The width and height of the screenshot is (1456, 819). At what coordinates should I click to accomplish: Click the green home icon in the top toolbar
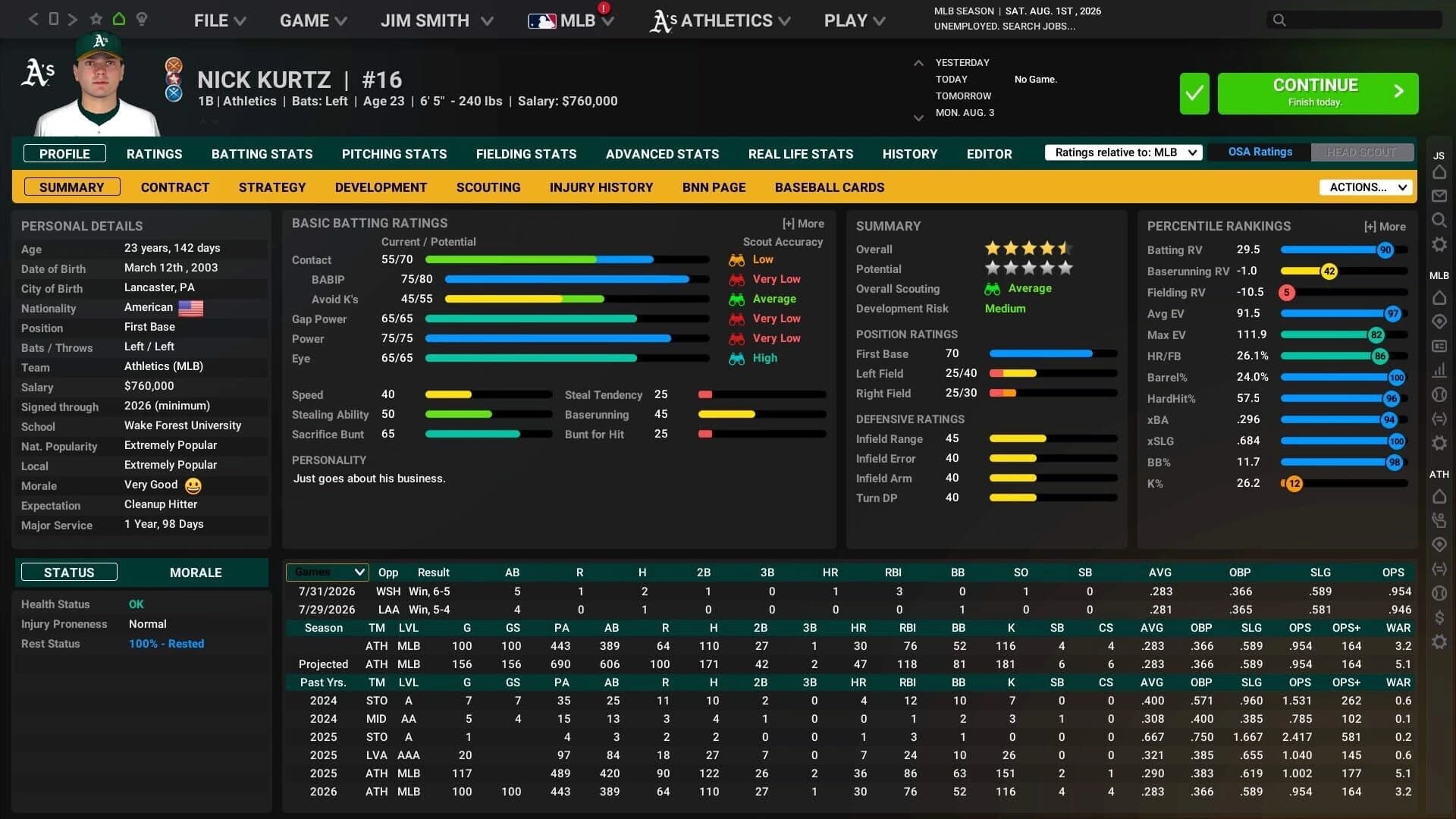click(118, 20)
